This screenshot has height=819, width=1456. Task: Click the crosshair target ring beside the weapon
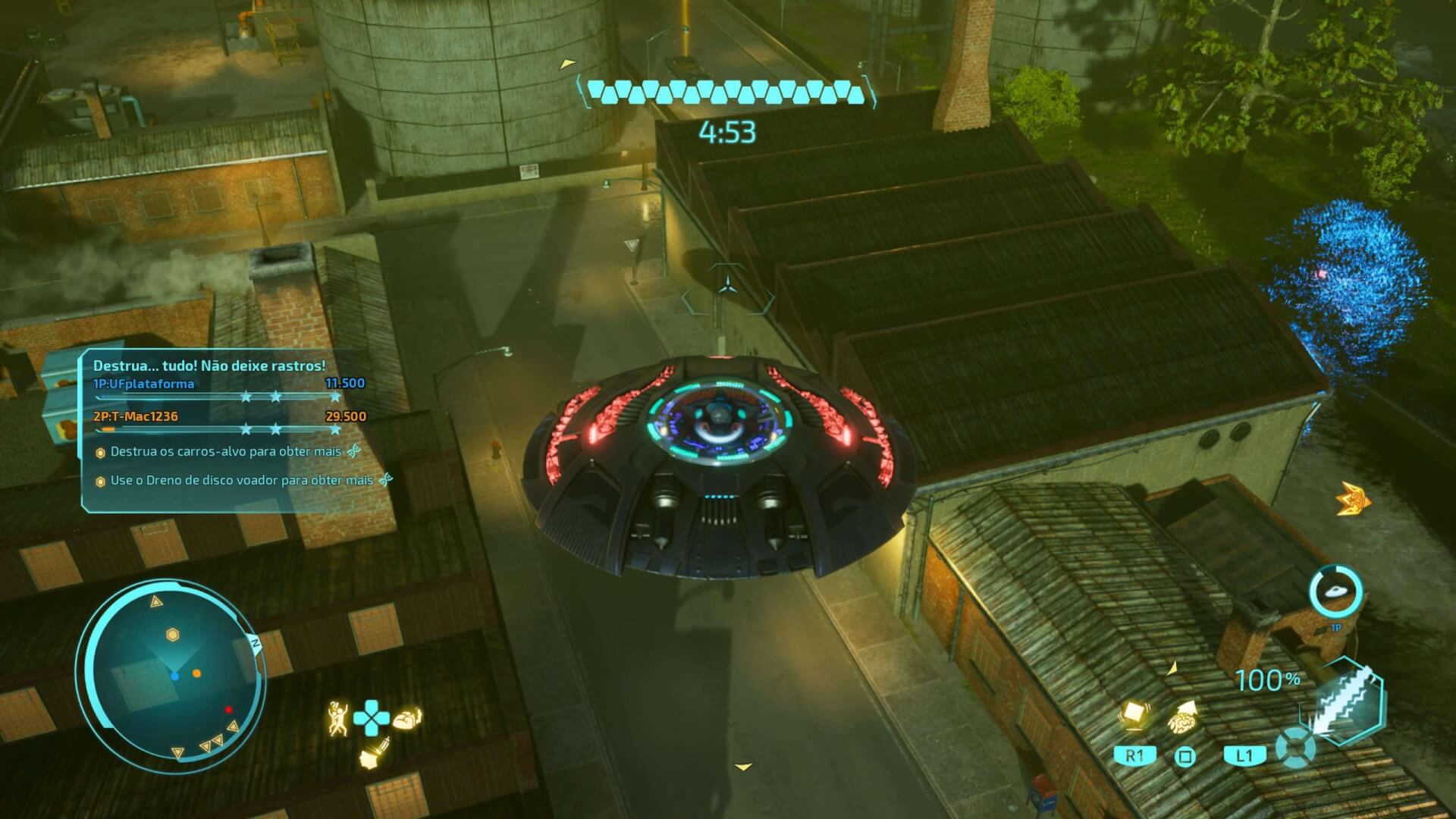click(x=1296, y=748)
